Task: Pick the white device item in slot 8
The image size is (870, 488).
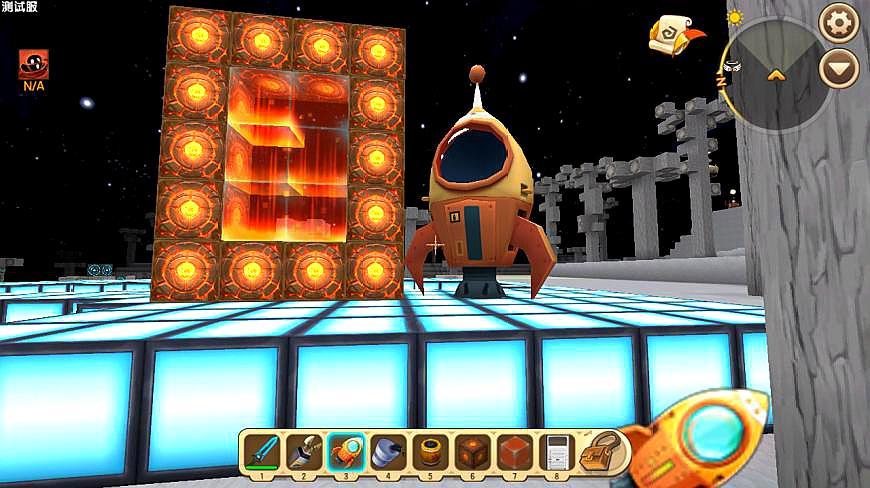Action: [x=555, y=451]
